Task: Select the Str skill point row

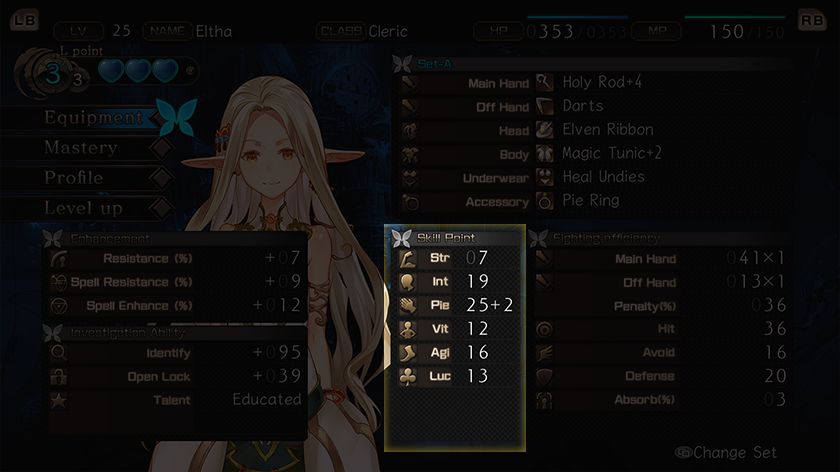Action: click(x=455, y=258)
